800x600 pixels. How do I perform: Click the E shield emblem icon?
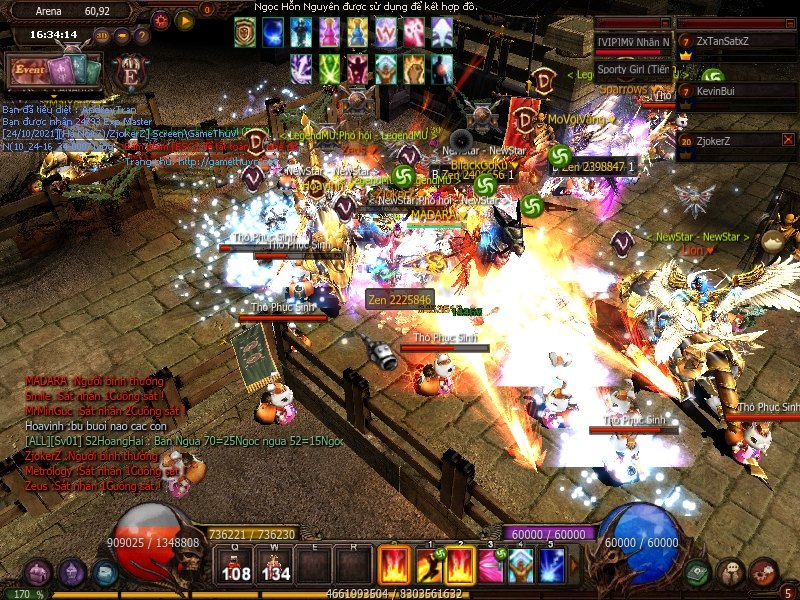tap(129, 74)
